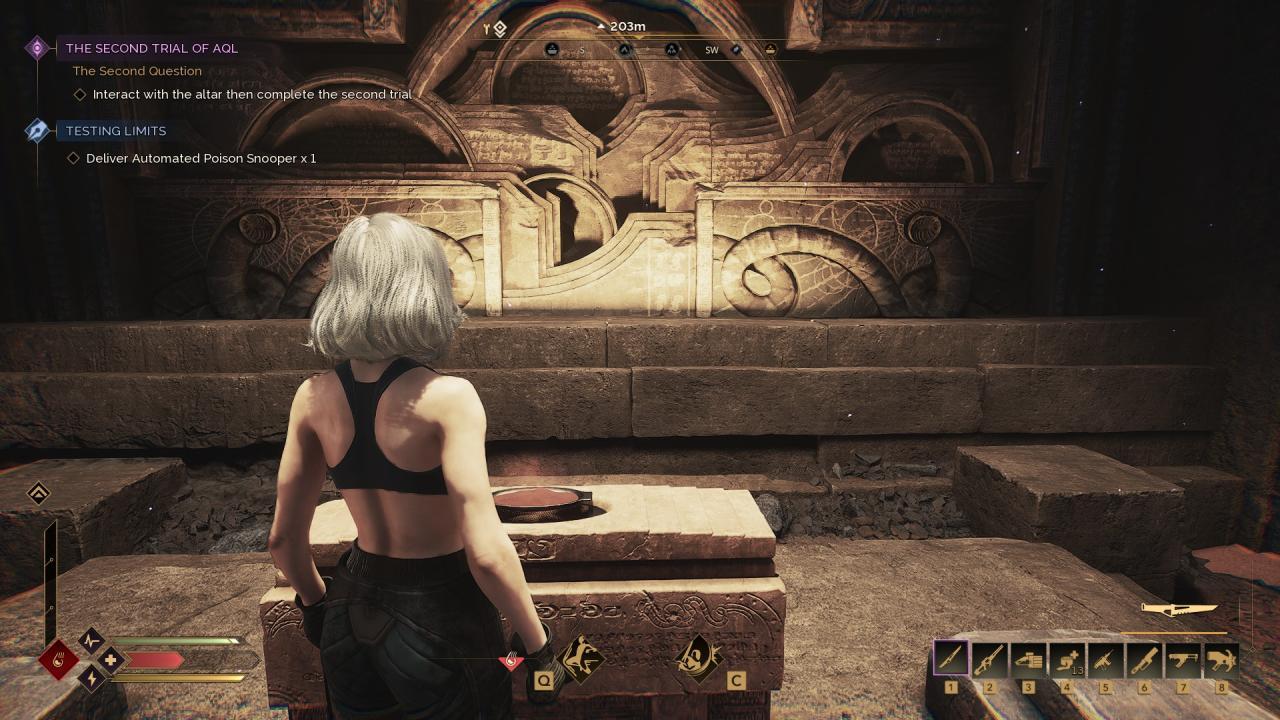Equip the cutter tool in slot 6

coord(1144,659)
